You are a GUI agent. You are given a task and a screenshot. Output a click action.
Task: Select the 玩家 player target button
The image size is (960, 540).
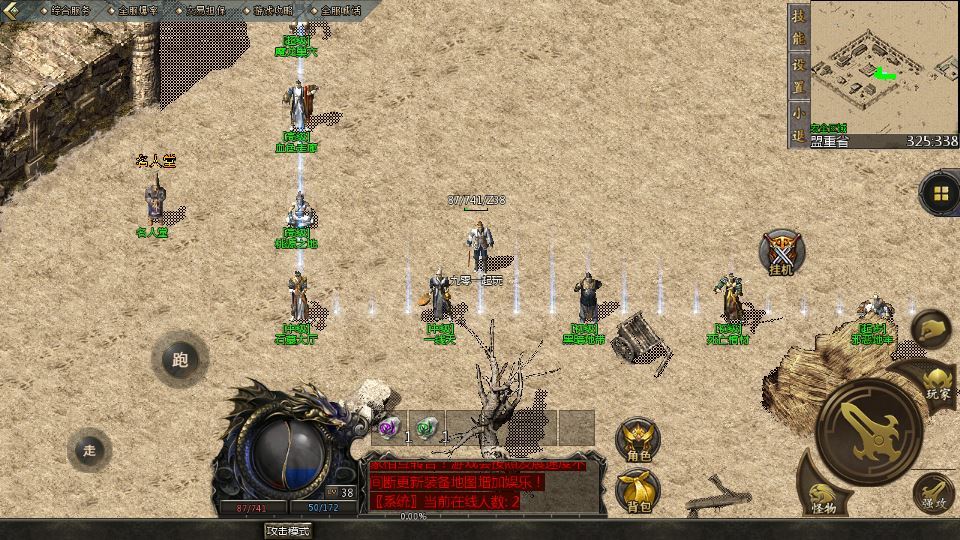click(937, 381)
